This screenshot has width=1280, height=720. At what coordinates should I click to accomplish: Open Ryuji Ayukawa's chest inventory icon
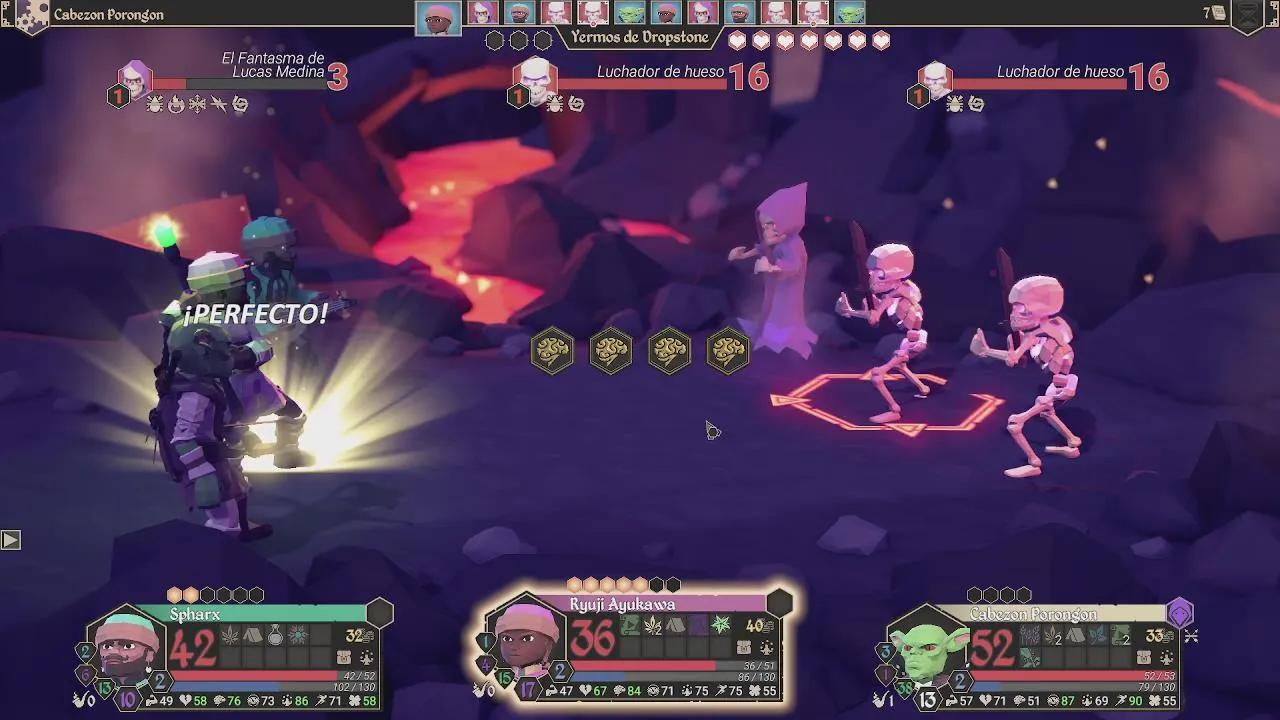pyautogui.click(x=744, y=648)
